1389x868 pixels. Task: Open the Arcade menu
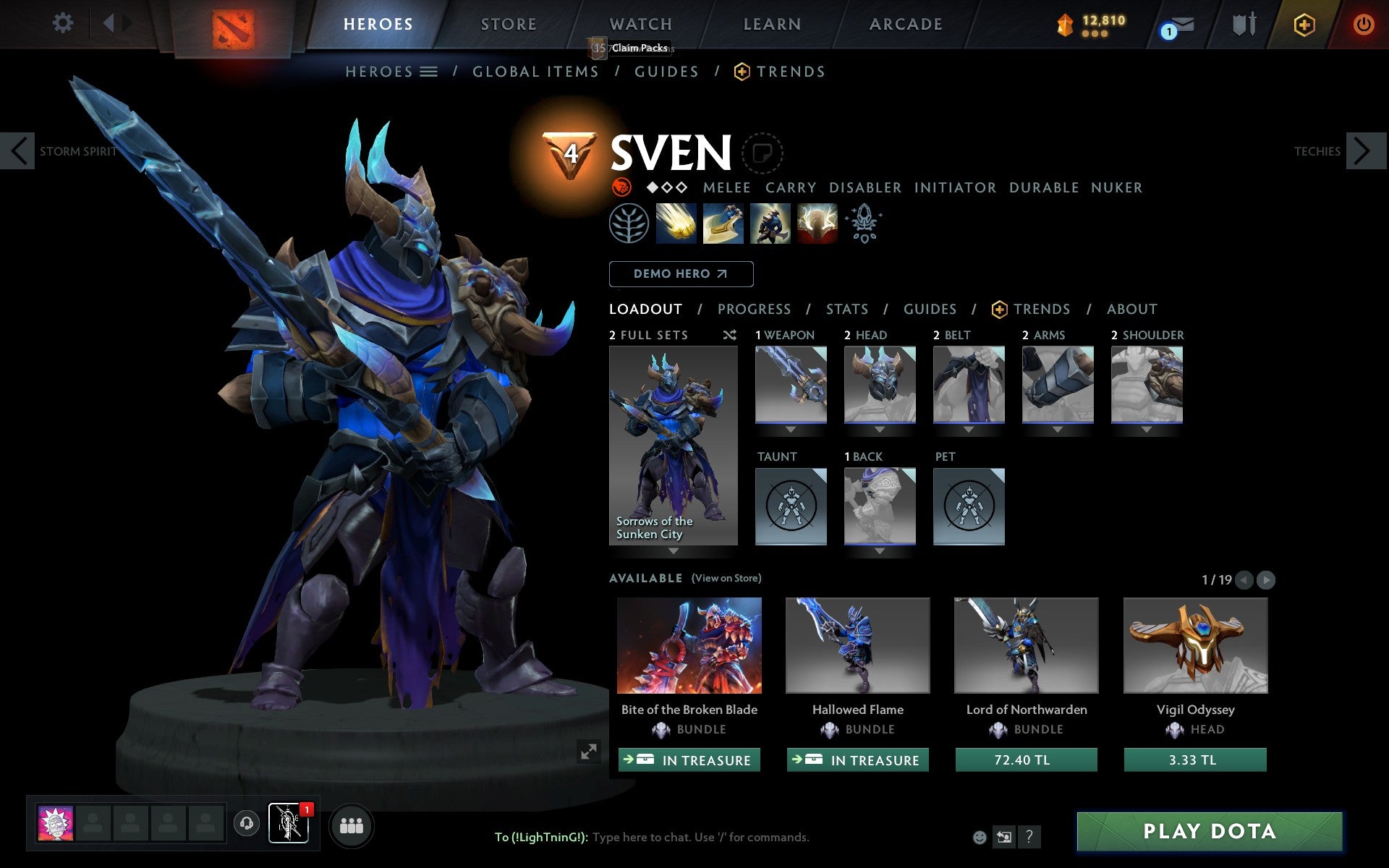click(x=905, y=24)
